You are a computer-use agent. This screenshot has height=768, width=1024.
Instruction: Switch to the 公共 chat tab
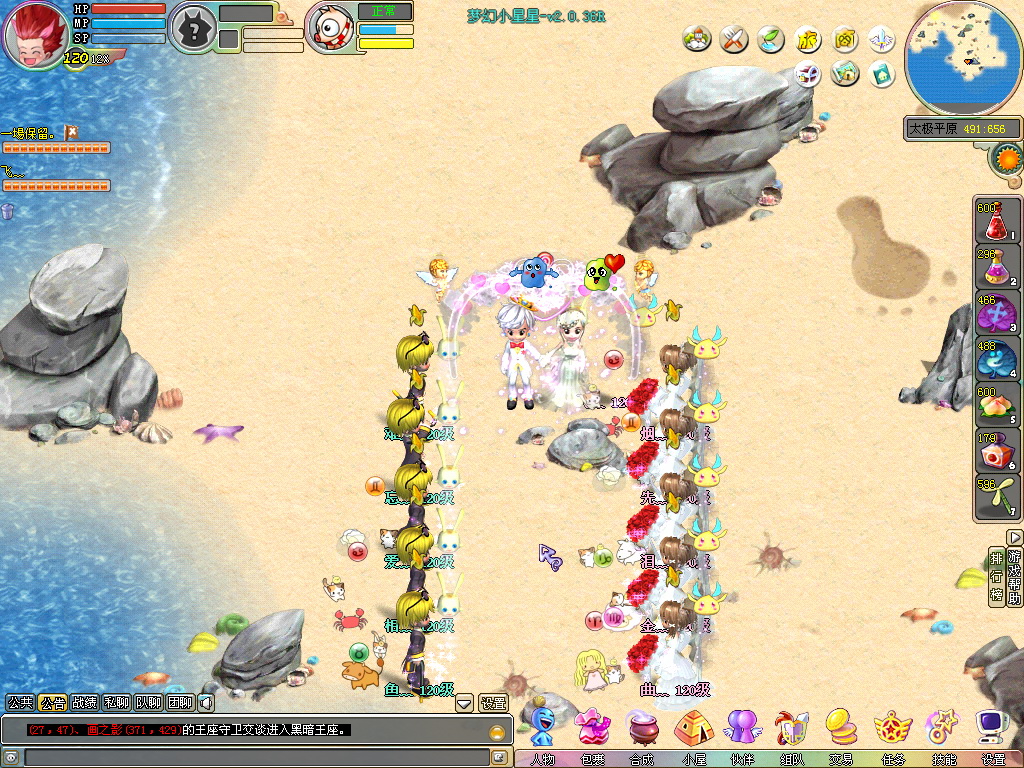[20, 703]
